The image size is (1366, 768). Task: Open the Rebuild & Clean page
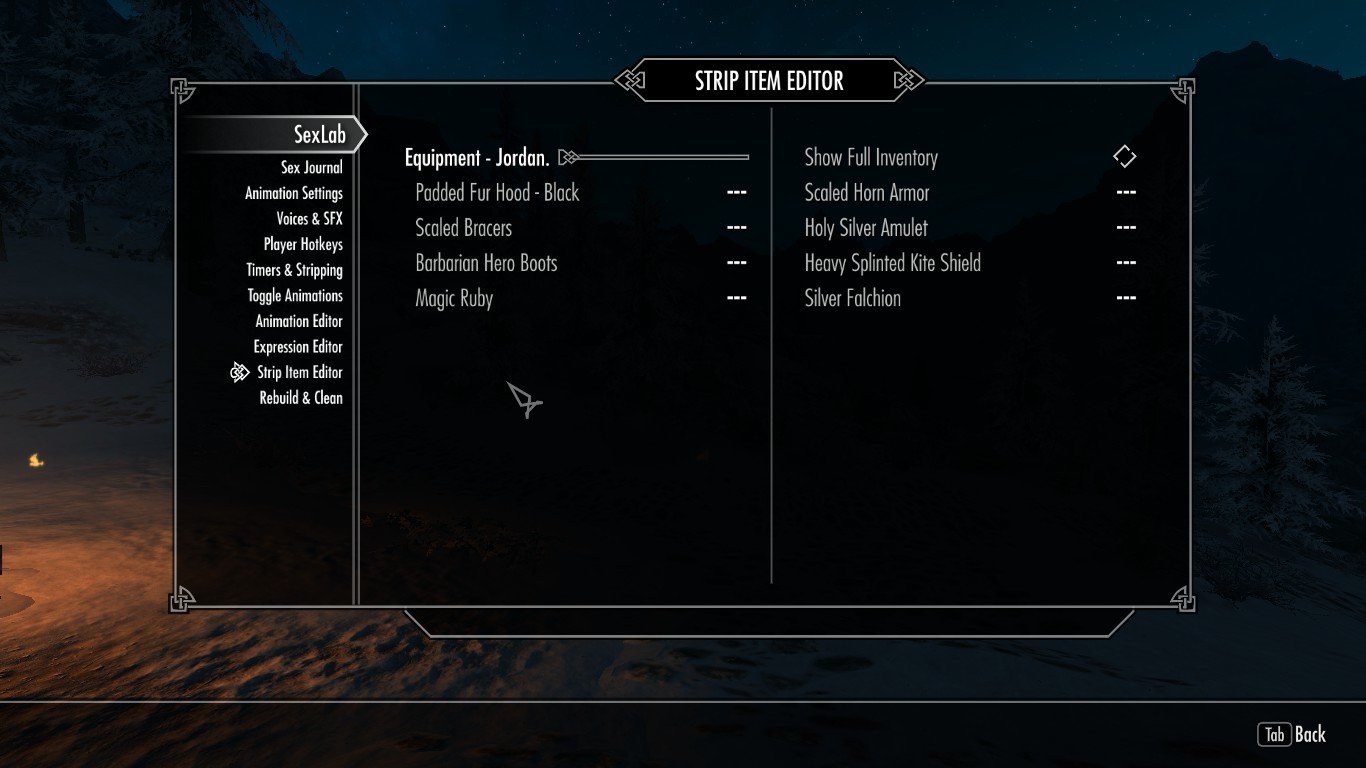(301, 398)
